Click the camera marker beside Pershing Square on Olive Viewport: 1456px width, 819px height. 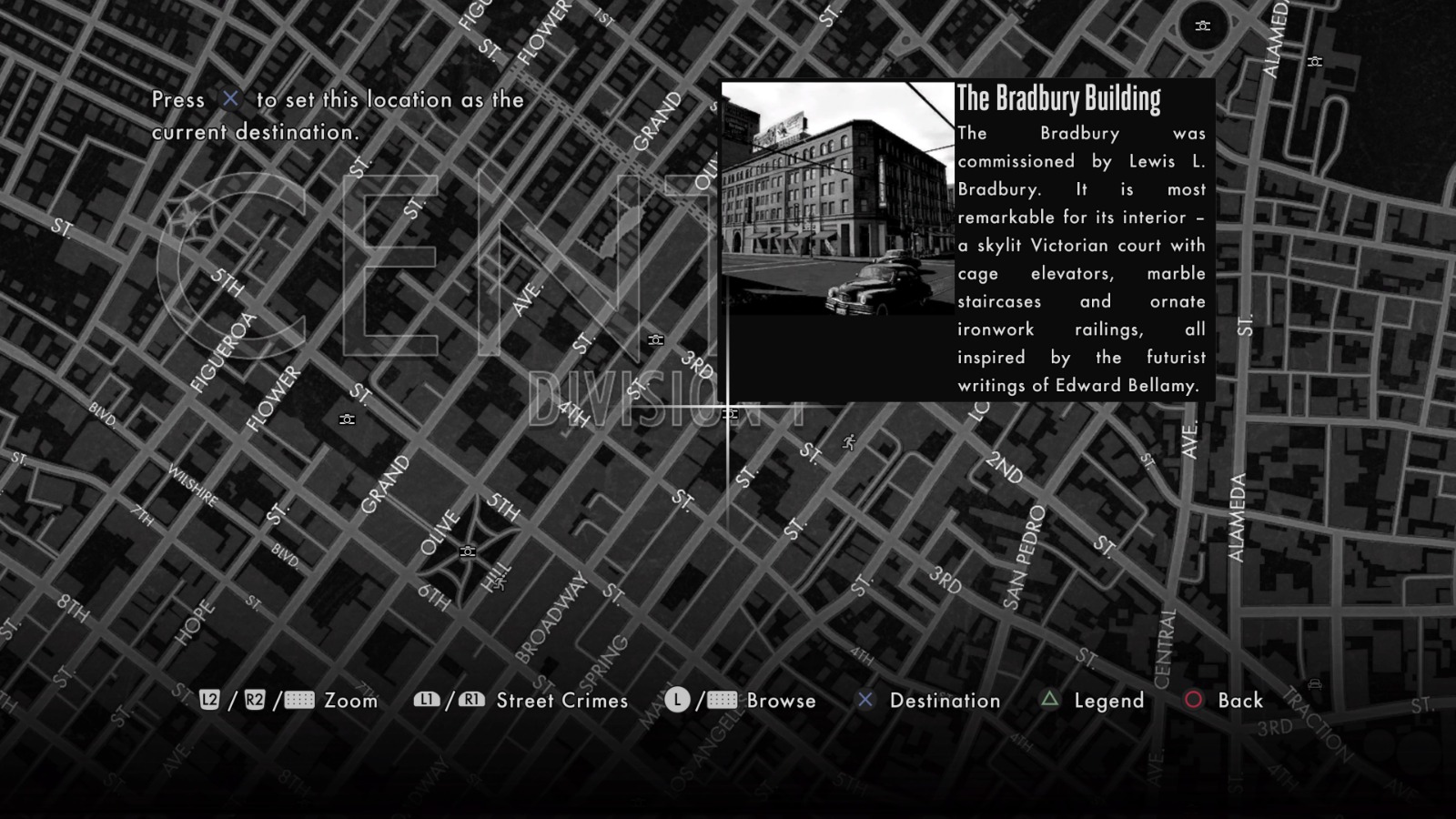pos(468,551)
